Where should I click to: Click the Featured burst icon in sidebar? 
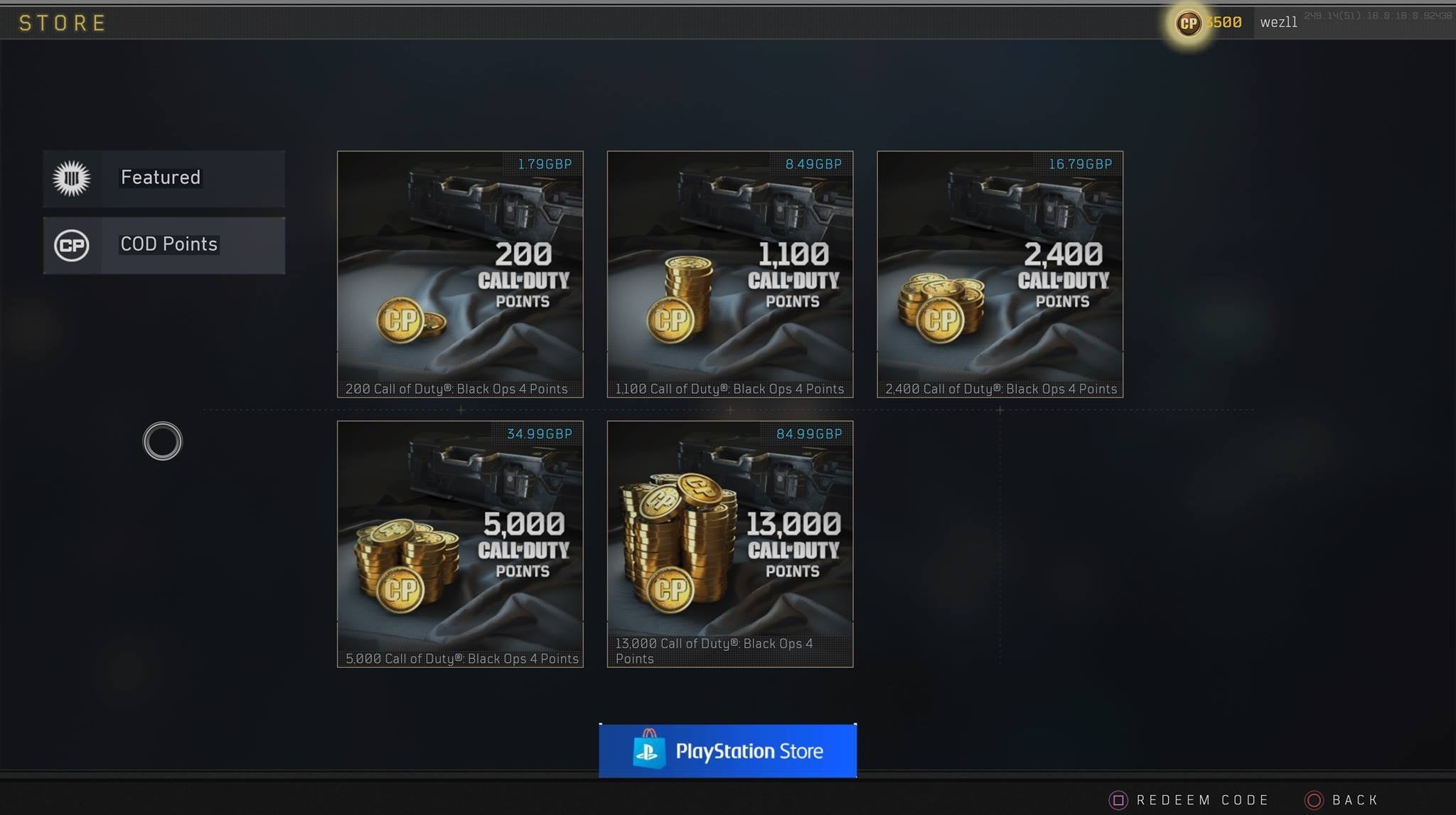(x=72, y=178)
